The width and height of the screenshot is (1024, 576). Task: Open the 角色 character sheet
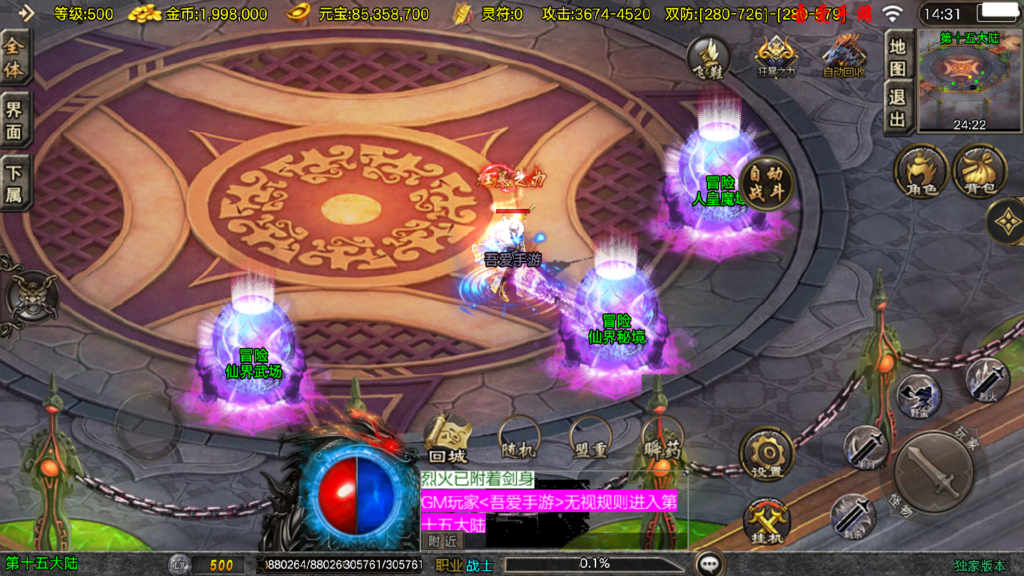pyautogui.click(x=920, y=170)
